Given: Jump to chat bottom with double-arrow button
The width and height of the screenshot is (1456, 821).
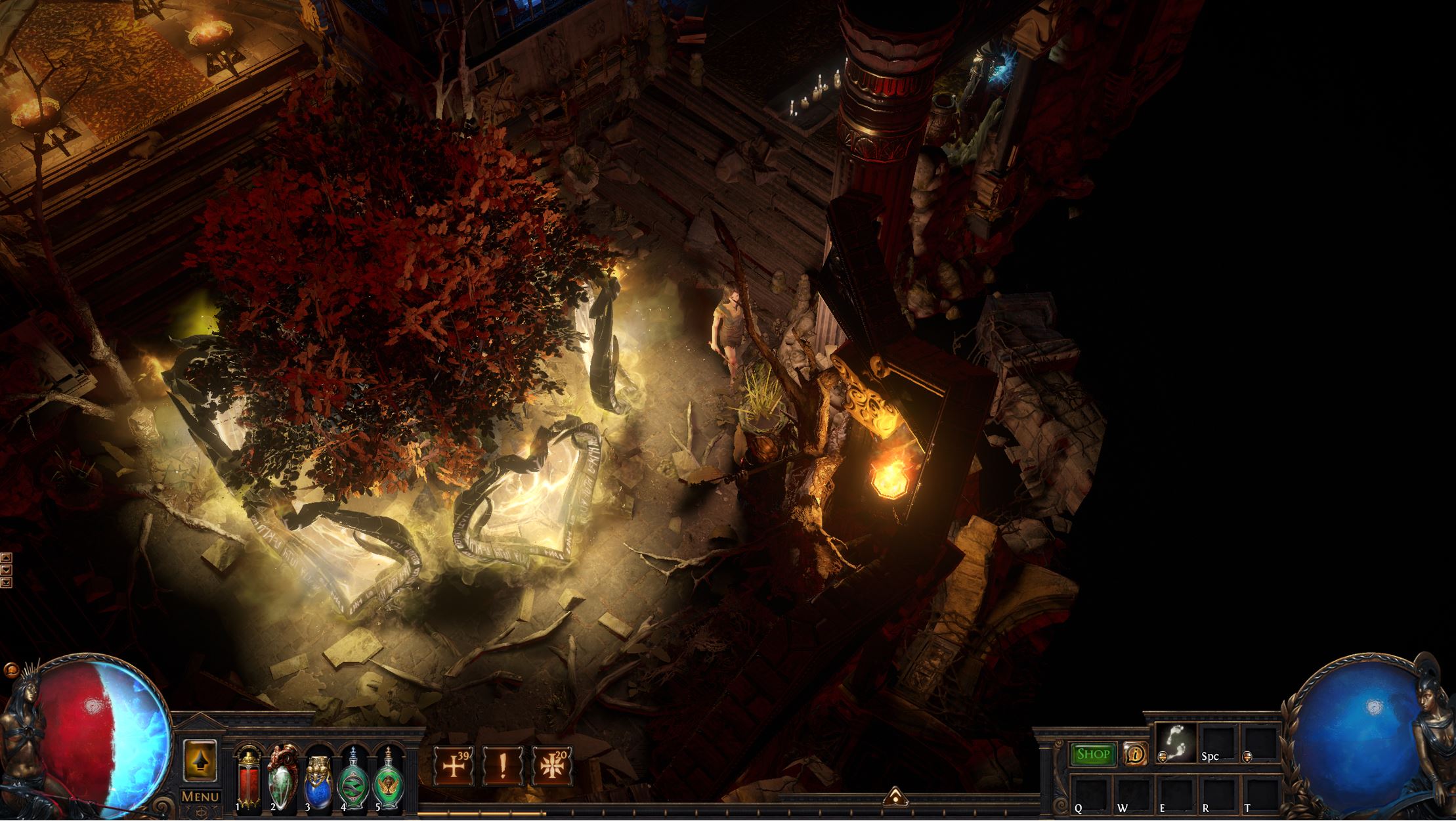Looking at the screenshot, I should (x=6, y=582).
